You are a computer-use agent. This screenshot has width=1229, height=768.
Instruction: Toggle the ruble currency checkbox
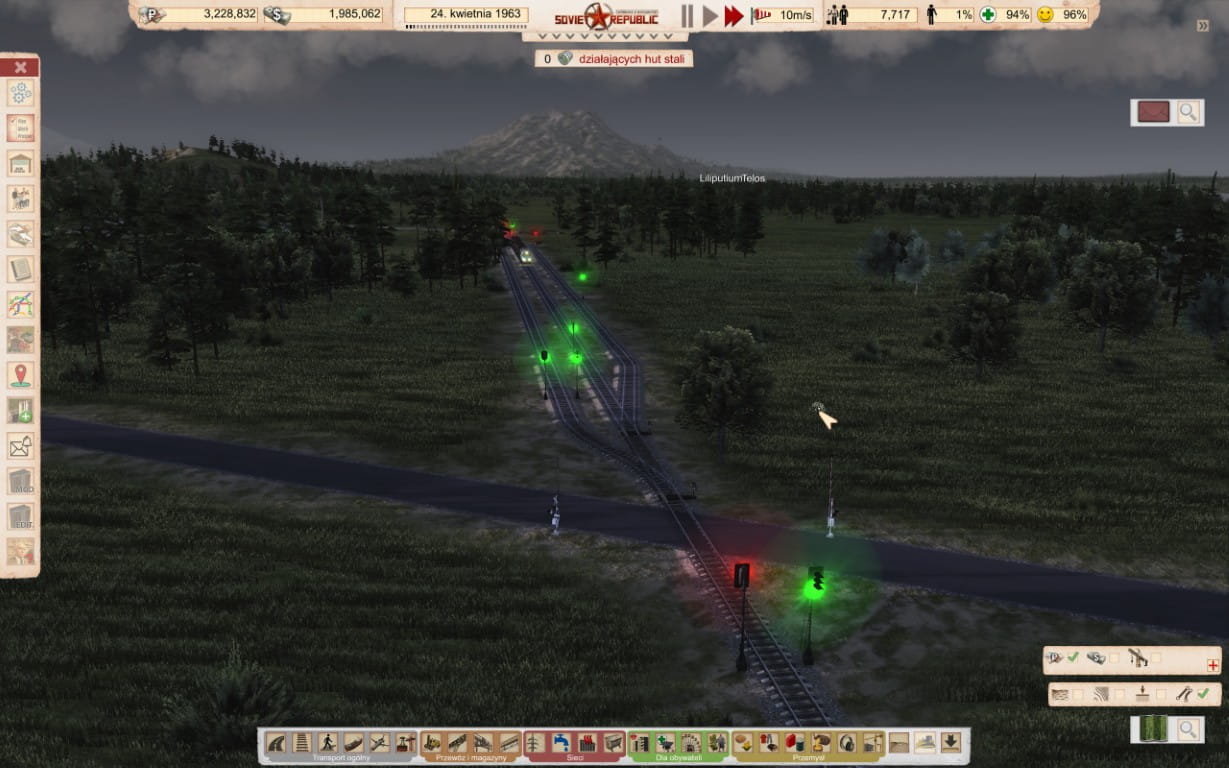pos(1073,657)
